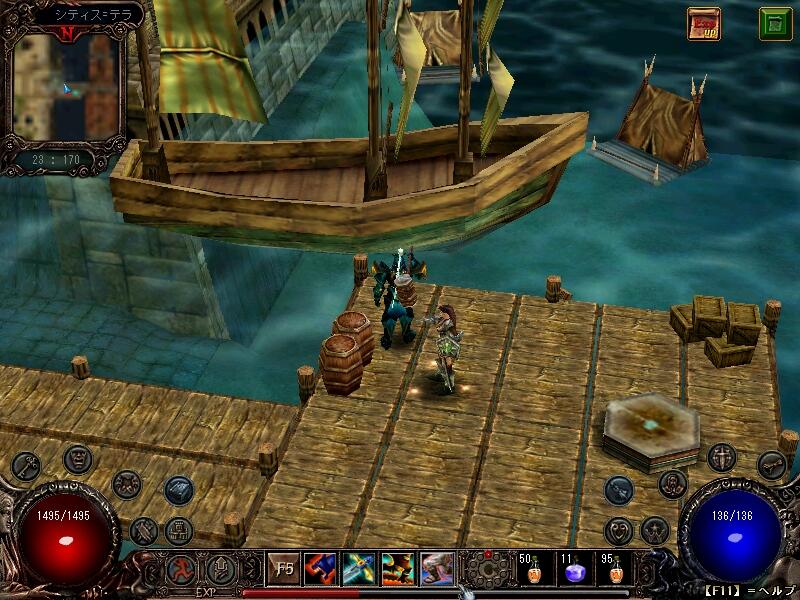Activate the glowing sword skill icon
This screenshot has width=800, height=600.
359,569
